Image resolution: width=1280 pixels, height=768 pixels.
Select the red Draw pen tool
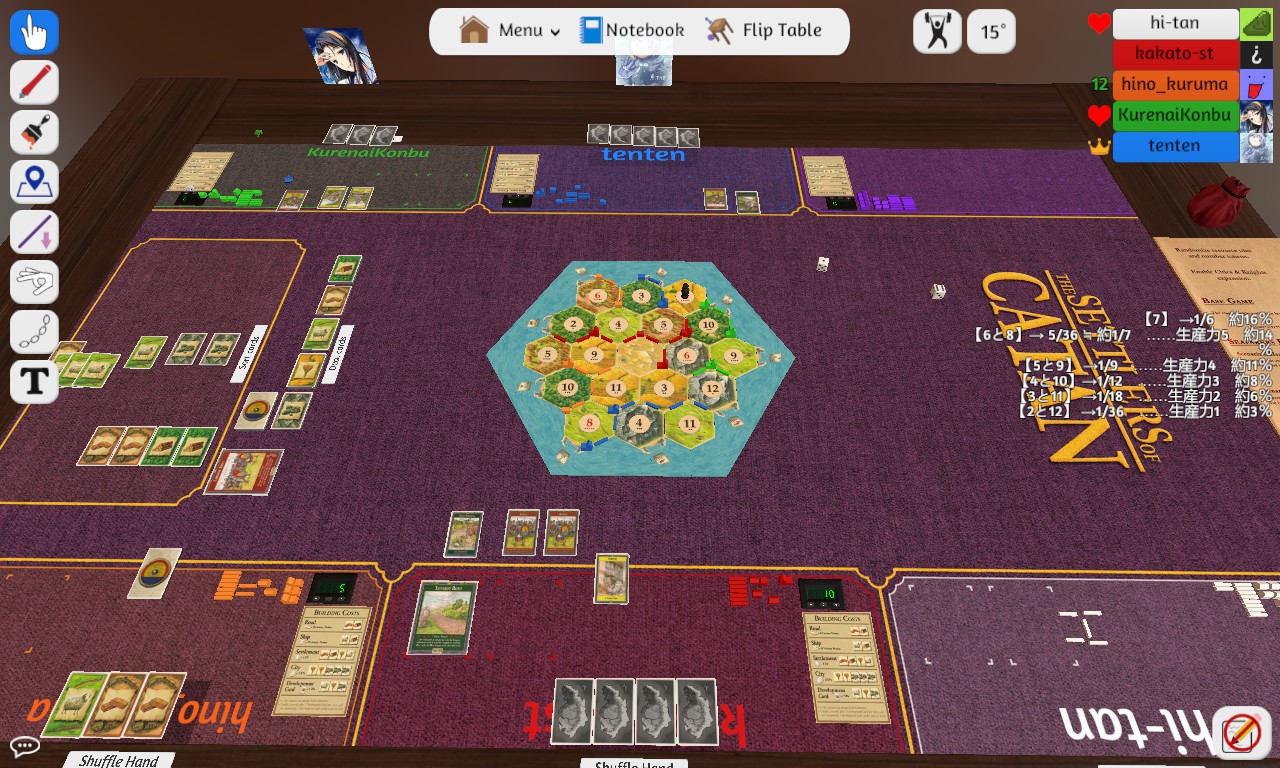(33, 81)
